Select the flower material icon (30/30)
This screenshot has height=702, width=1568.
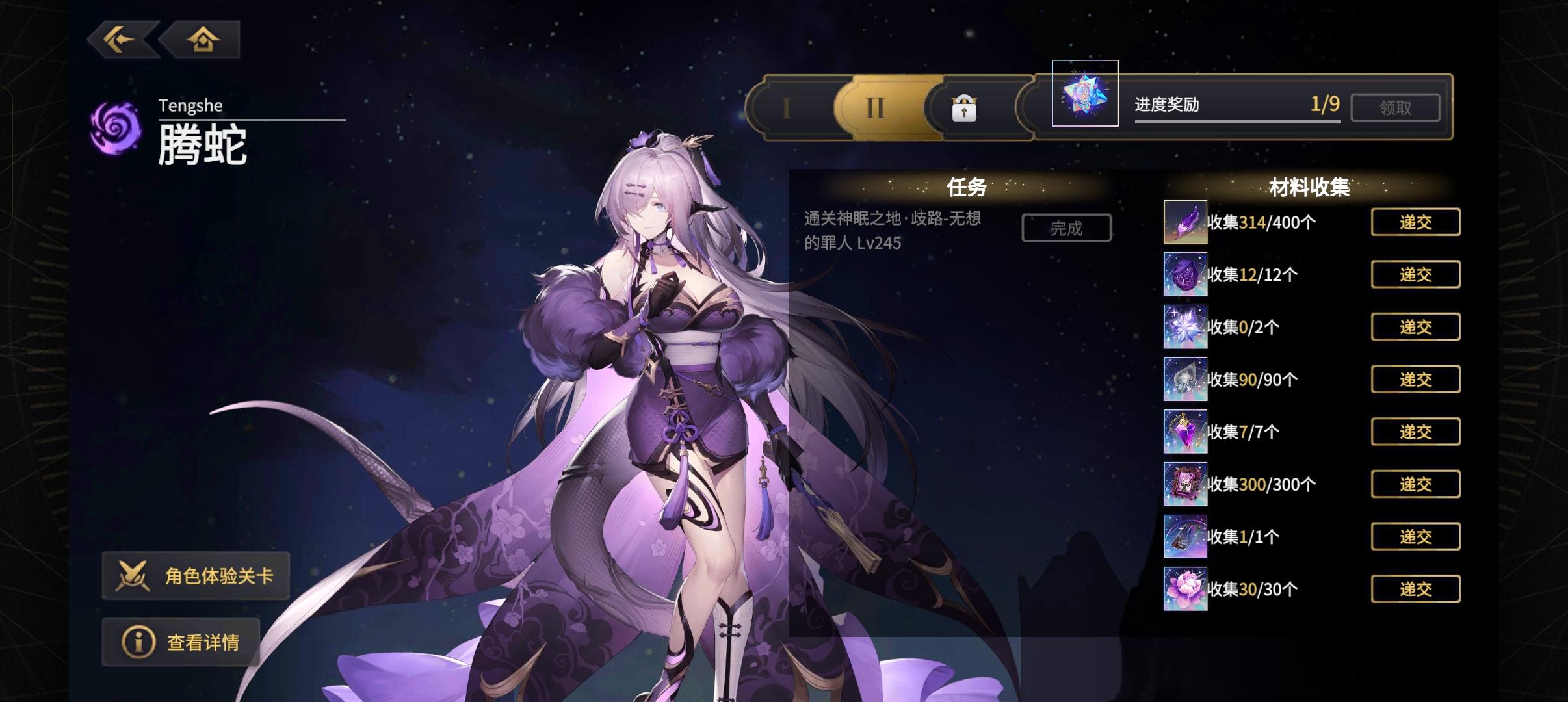coord(1185,588)
